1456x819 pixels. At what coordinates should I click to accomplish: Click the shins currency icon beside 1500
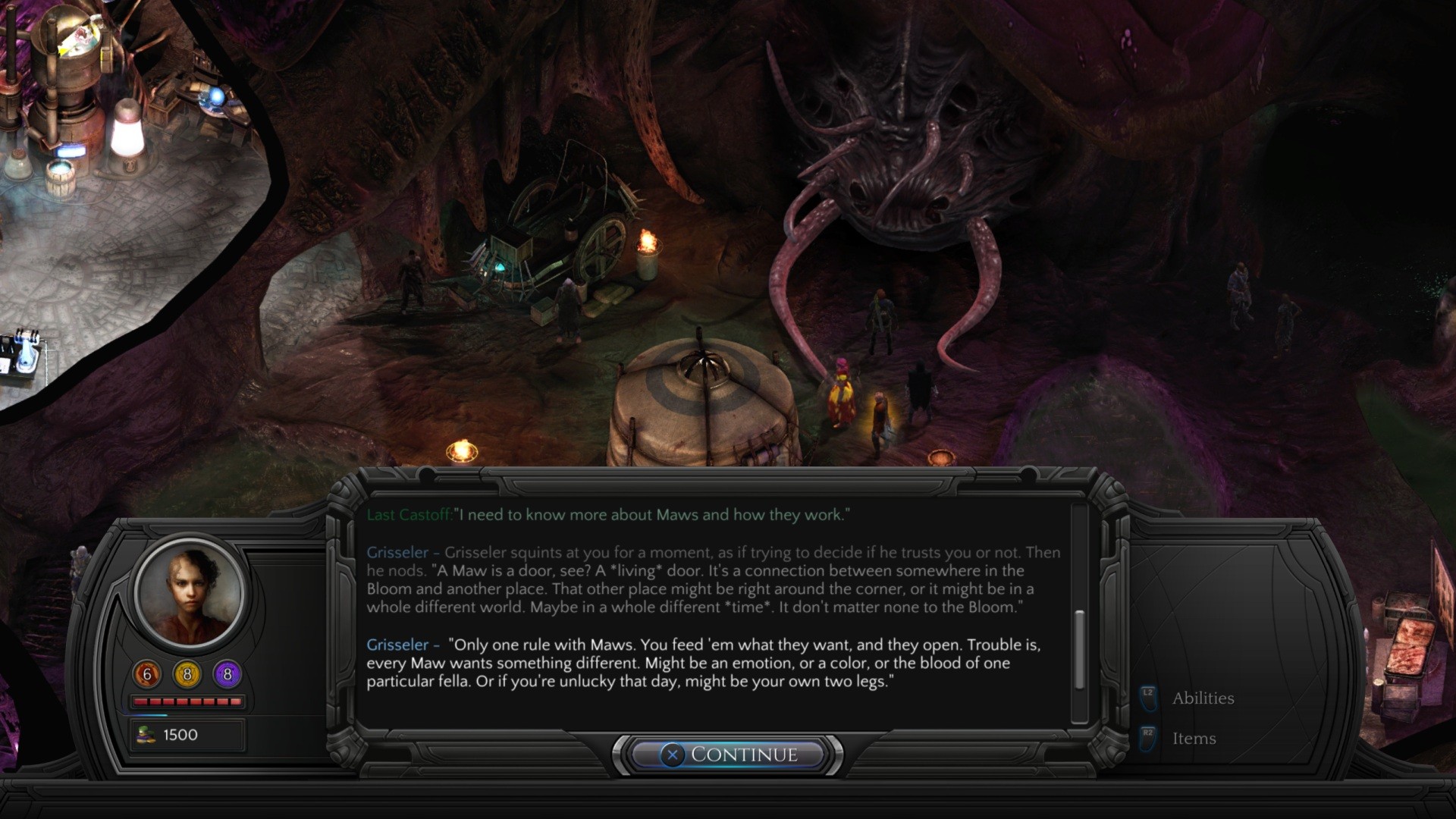[x=146, y=734]
